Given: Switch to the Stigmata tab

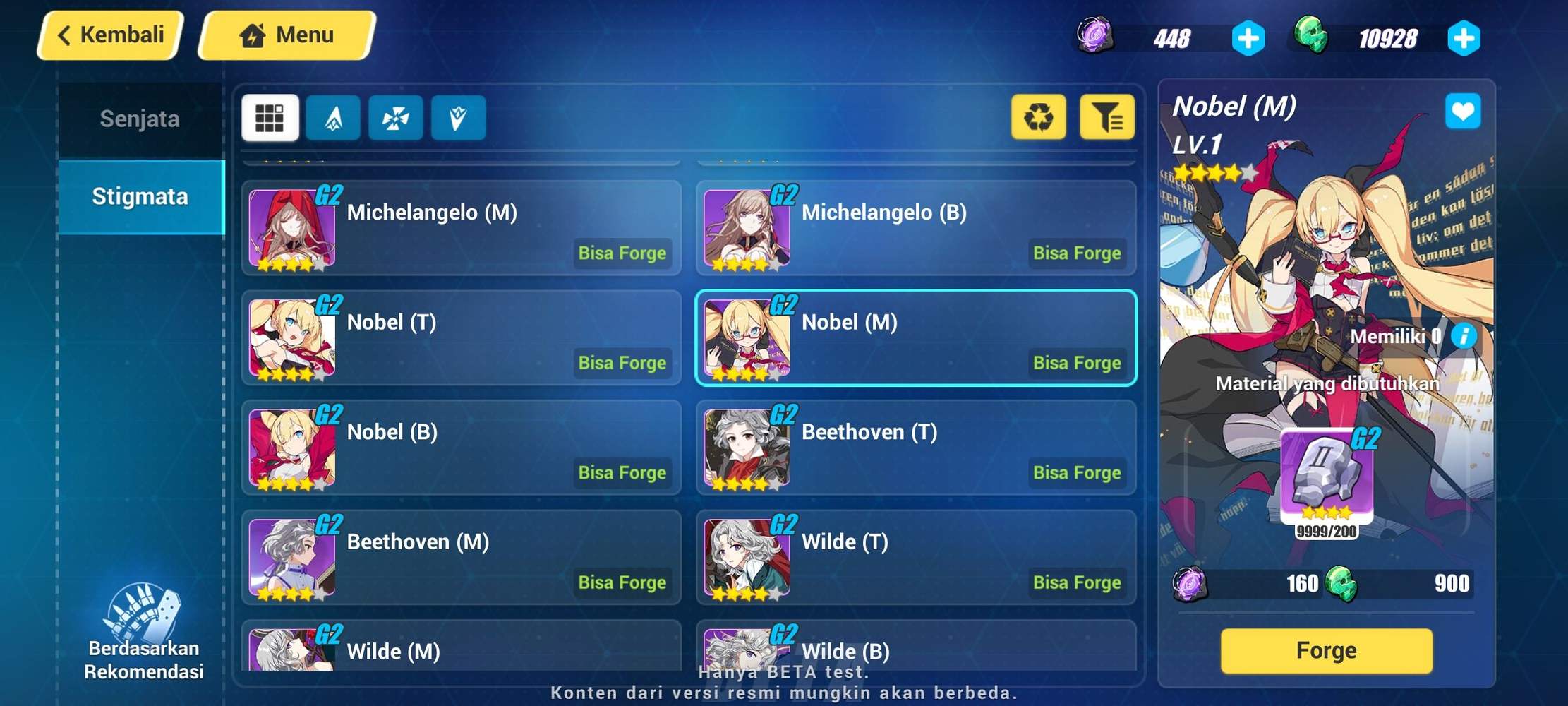Looking at the screenshot, I should [141, 196].
